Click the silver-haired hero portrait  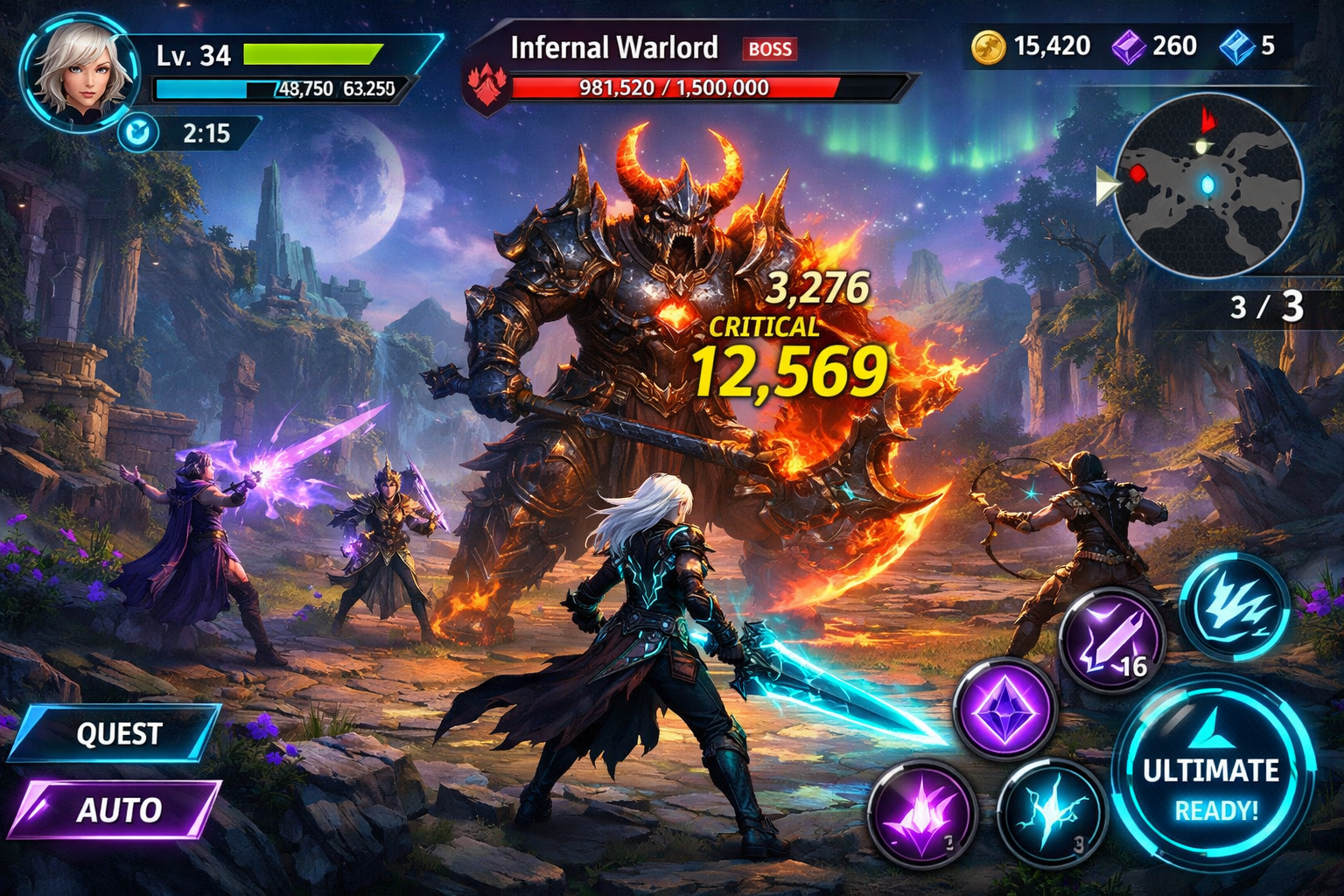(79, 72)
